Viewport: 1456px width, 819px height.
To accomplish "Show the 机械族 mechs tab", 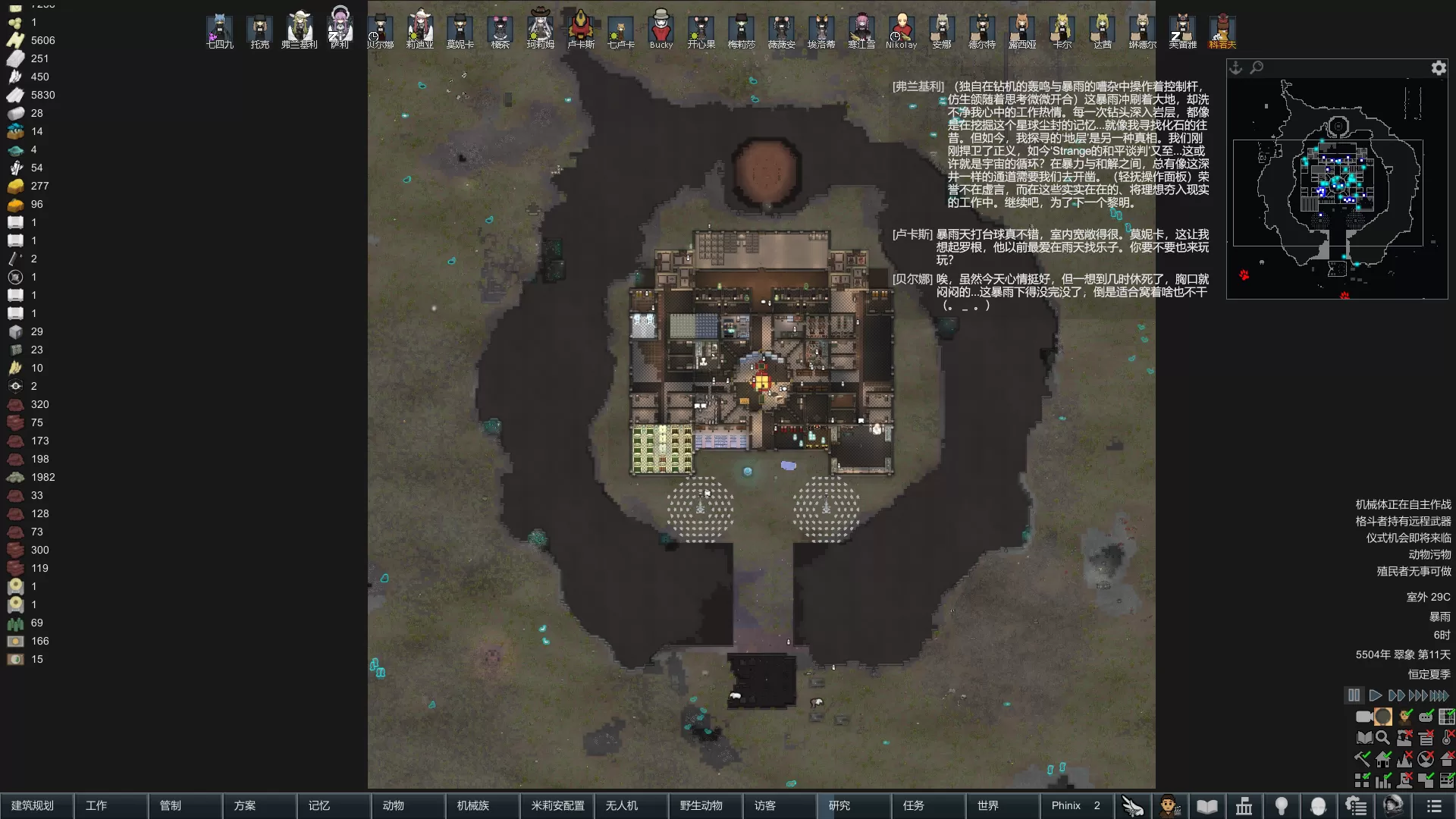I will (473, 805).
